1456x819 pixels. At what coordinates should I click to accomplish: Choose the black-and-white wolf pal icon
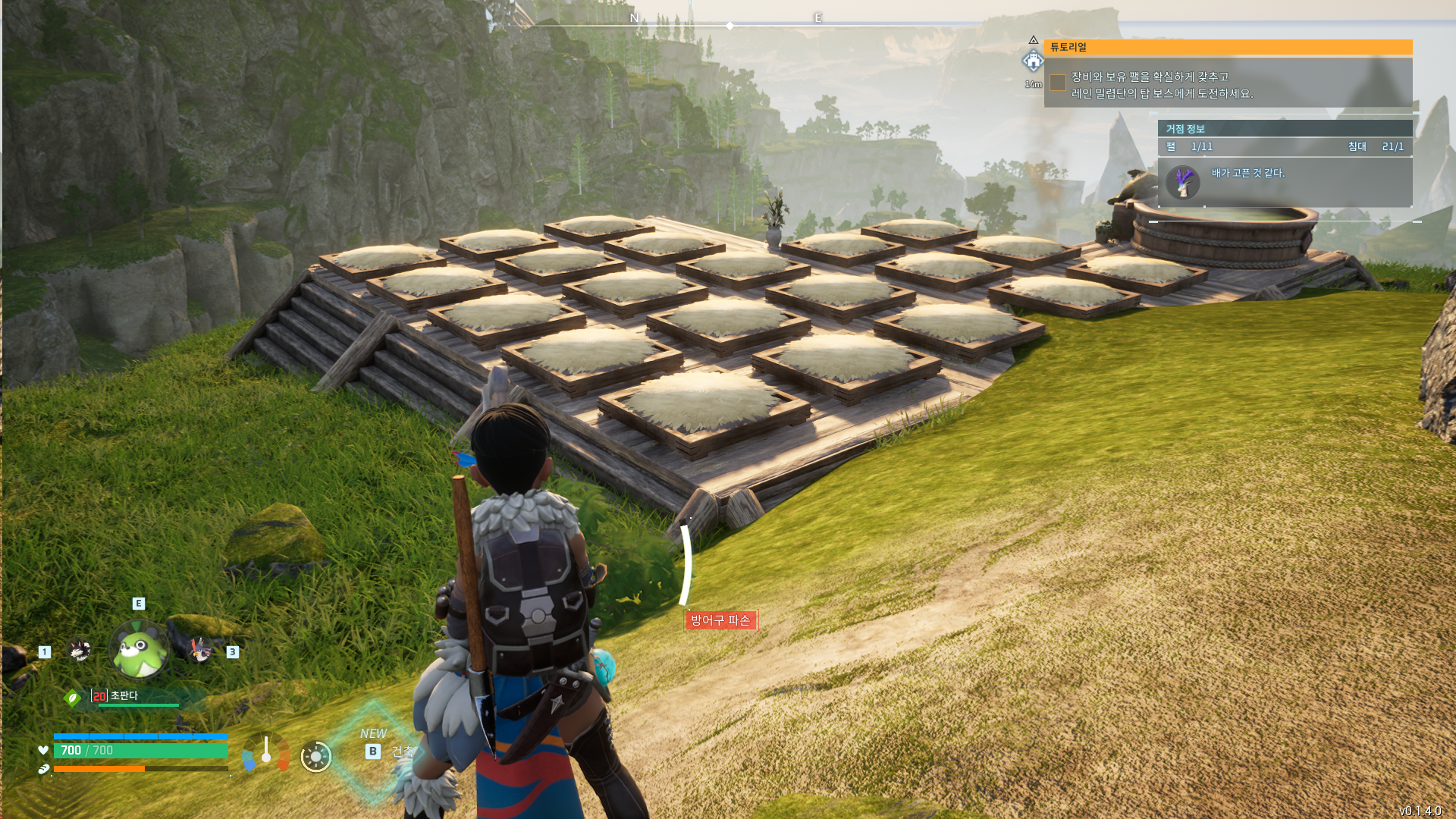(x=80, y=650)
